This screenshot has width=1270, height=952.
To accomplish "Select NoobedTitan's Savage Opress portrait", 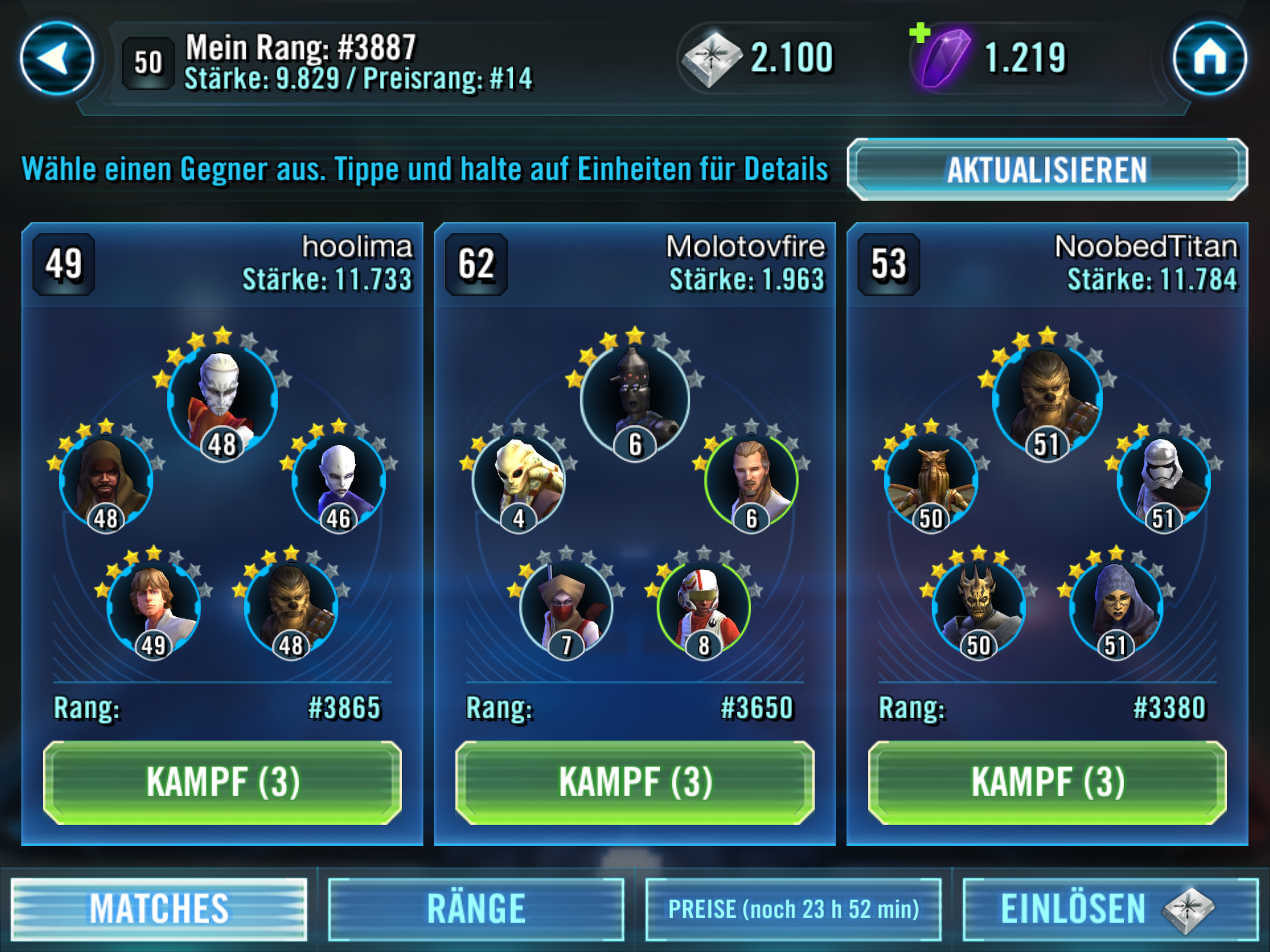I will [979, 606].
